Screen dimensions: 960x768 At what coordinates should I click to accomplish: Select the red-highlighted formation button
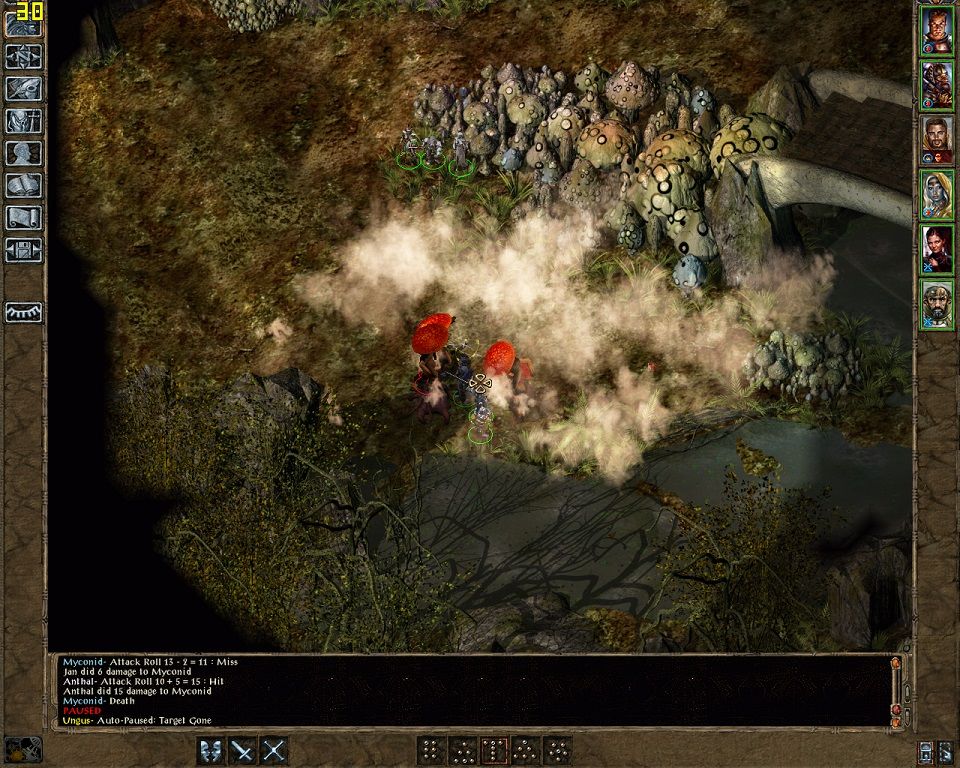(x=494, y=750)
